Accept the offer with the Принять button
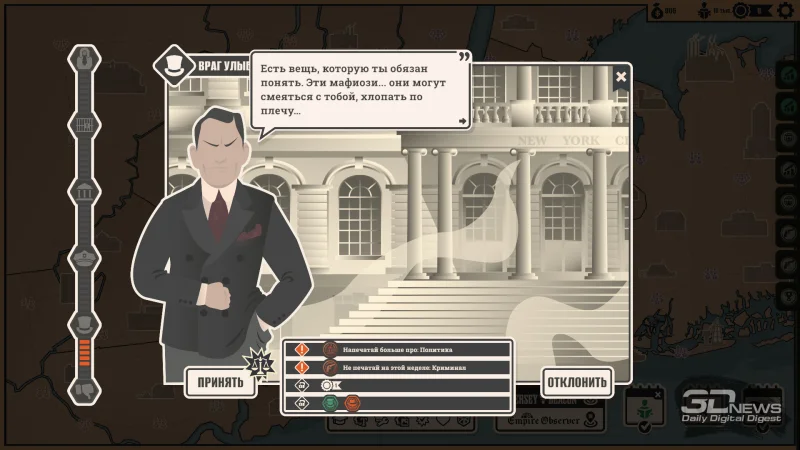800x450 pixels. tap(220, 382)
